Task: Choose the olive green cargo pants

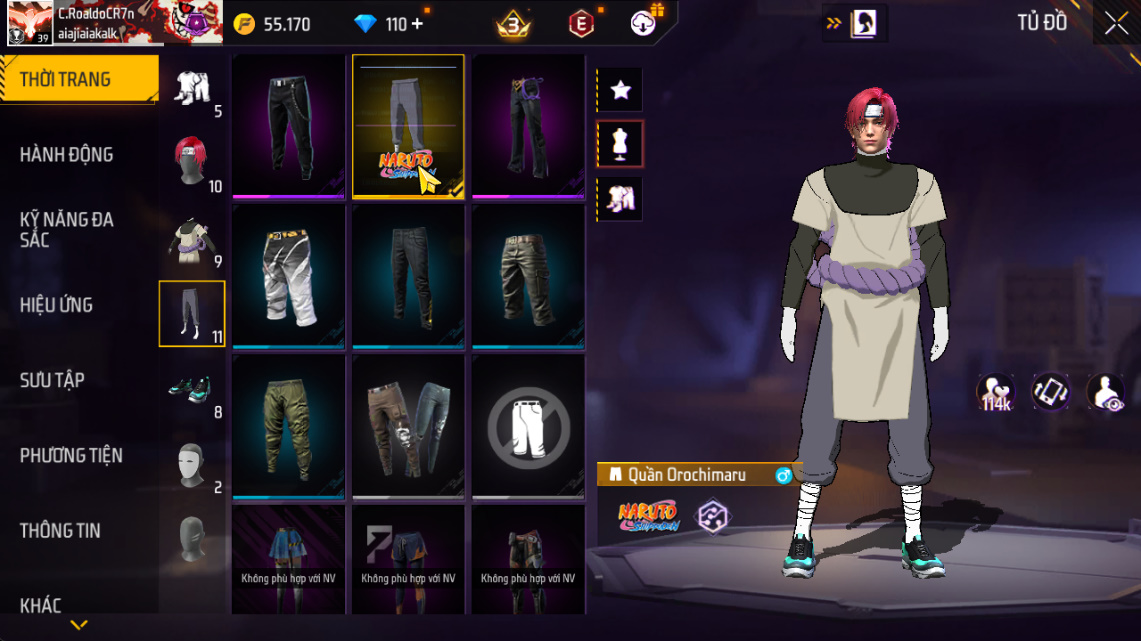Action: [289, 426]
